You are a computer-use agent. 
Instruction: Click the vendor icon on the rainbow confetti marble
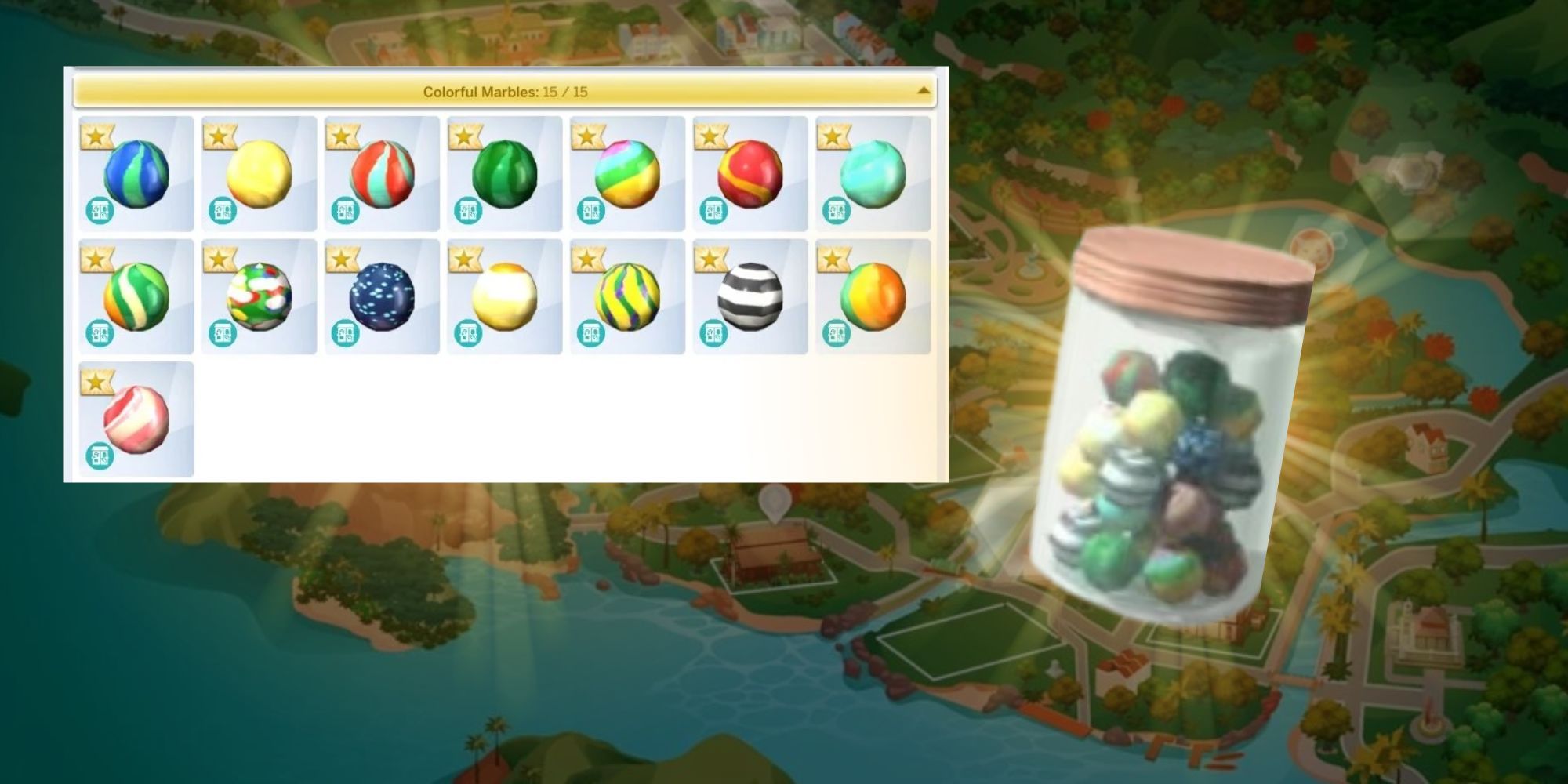point(222,333)
